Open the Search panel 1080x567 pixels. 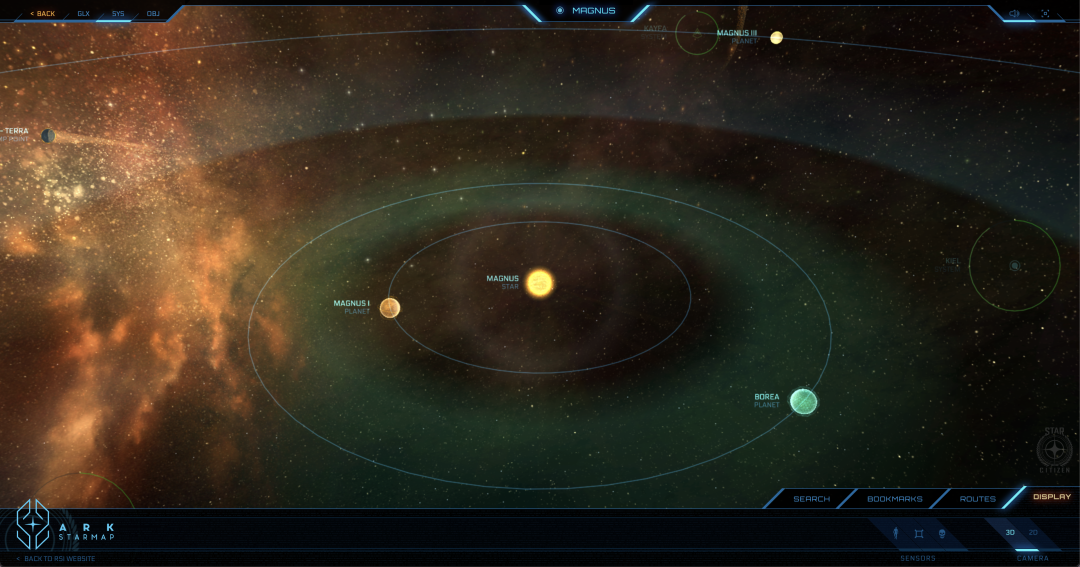pyautogui.click(x=811, y=498)
